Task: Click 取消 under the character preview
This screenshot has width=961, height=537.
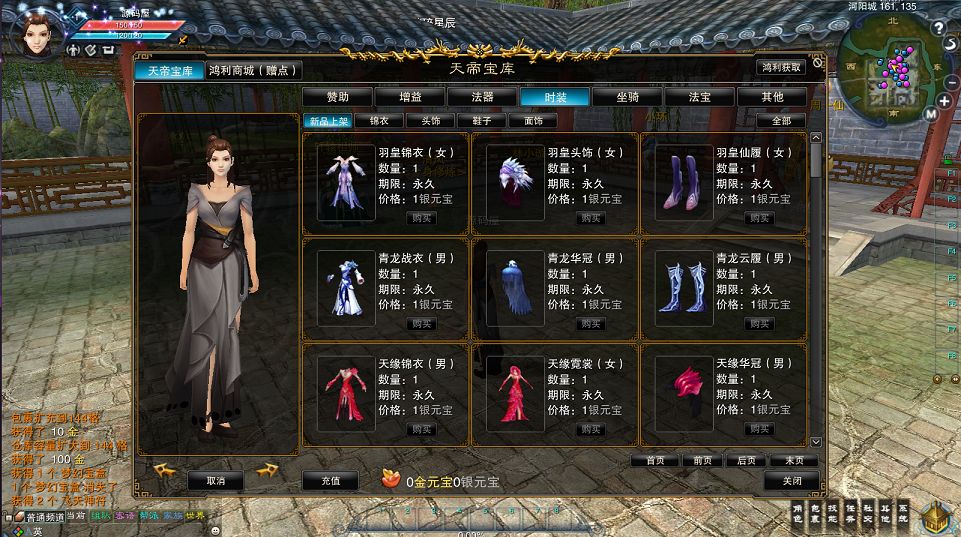Action: (216, 481)
